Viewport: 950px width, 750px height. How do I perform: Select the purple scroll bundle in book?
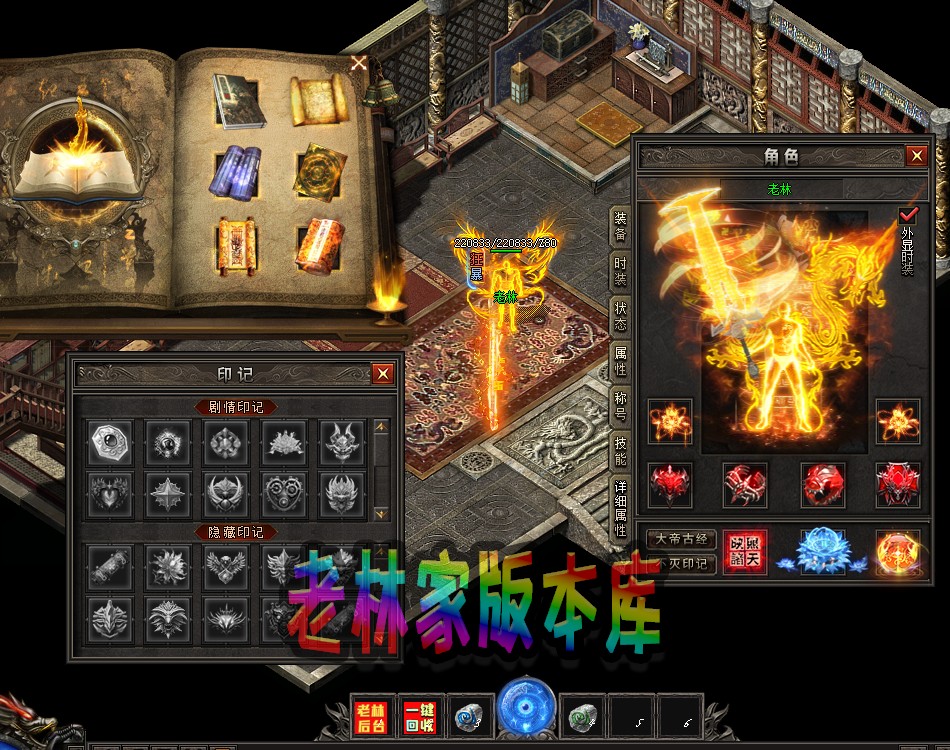click(x=237, y=170)
